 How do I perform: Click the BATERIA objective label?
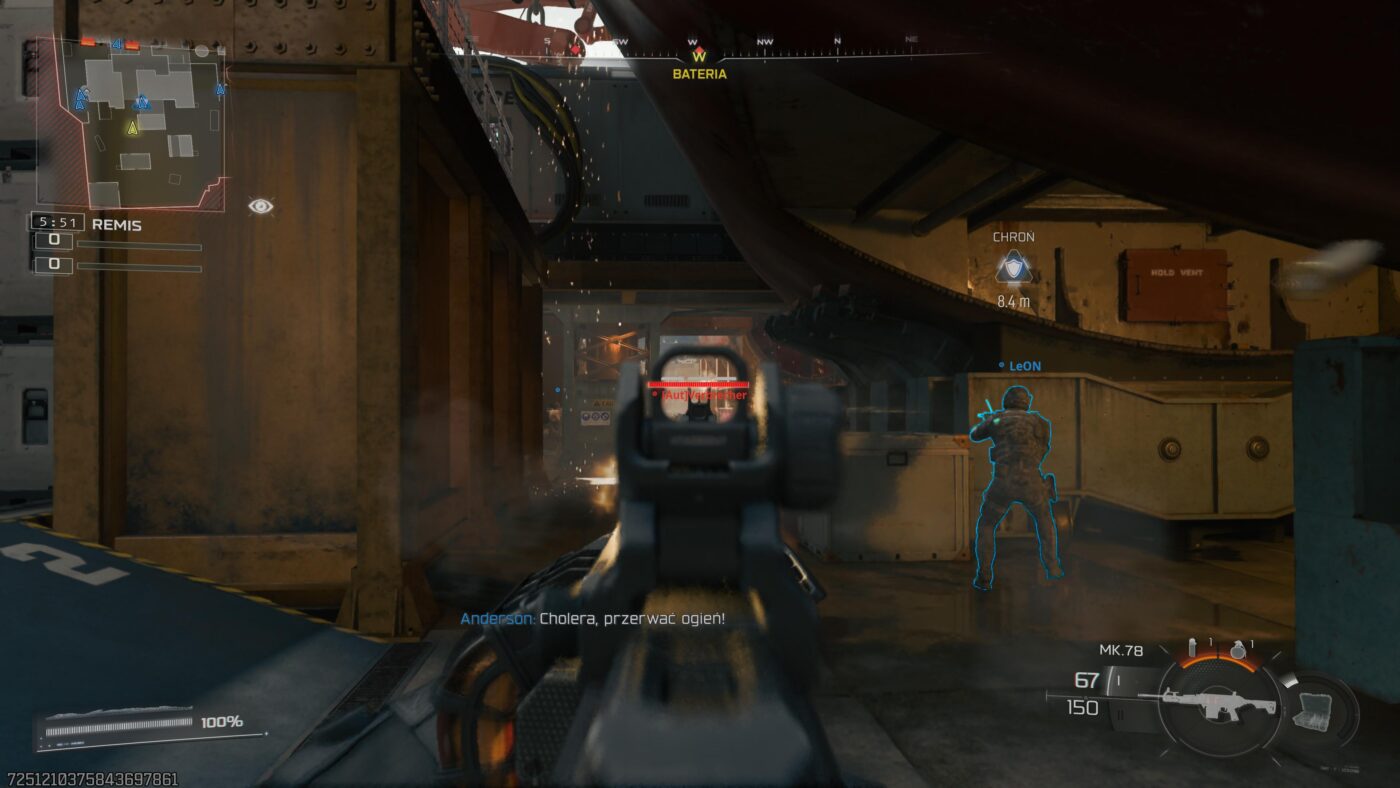tap(699, 74)
